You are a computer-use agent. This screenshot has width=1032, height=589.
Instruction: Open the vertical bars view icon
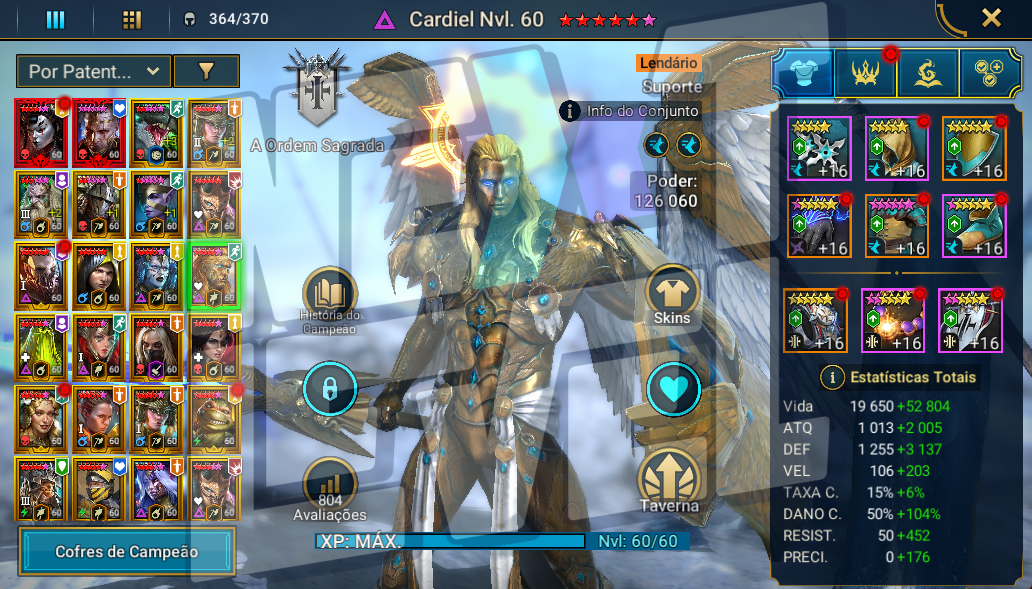pyautogui.click(x=56, y=19)
